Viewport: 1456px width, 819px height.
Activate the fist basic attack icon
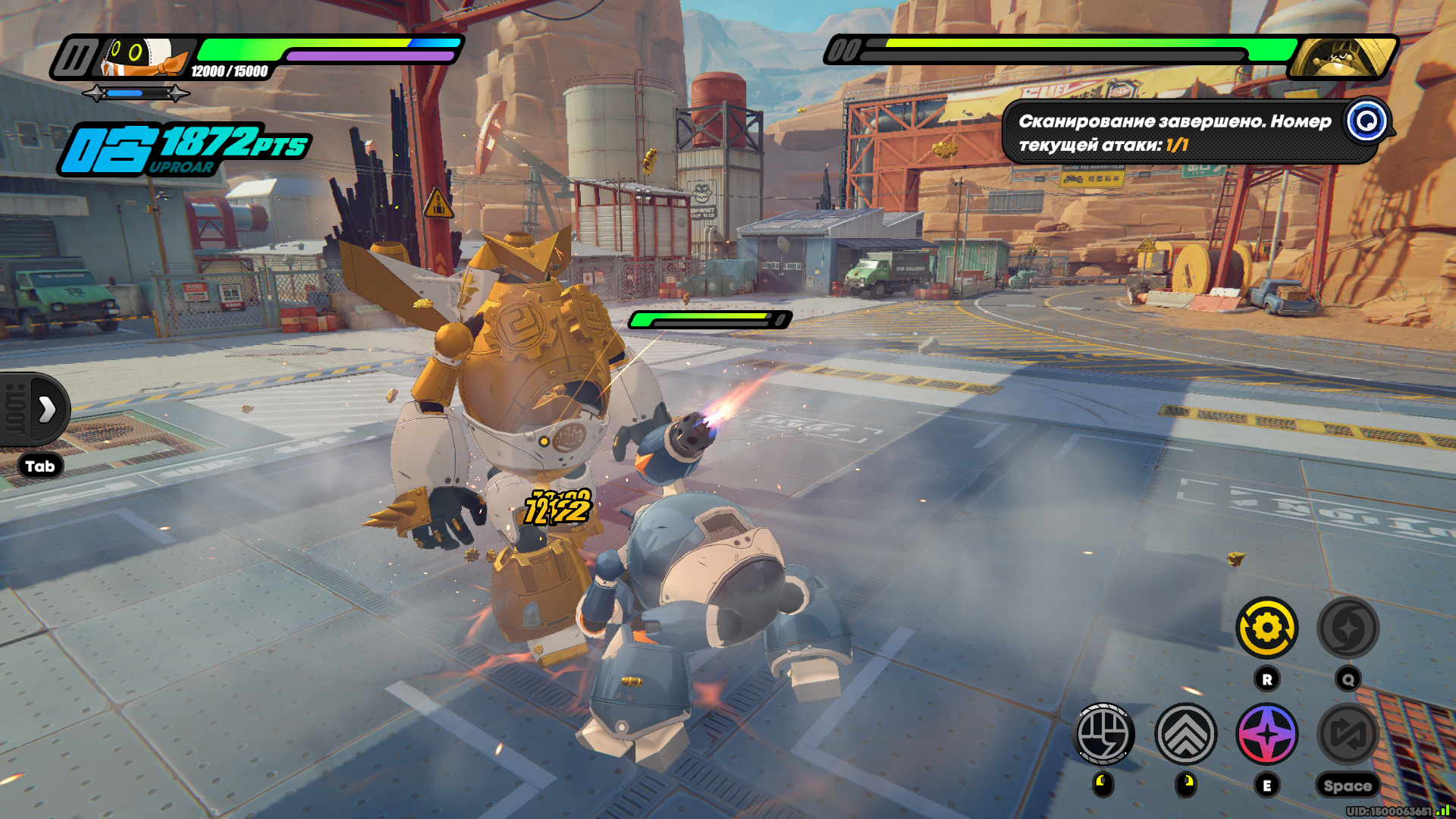[x=1104, y=733]
